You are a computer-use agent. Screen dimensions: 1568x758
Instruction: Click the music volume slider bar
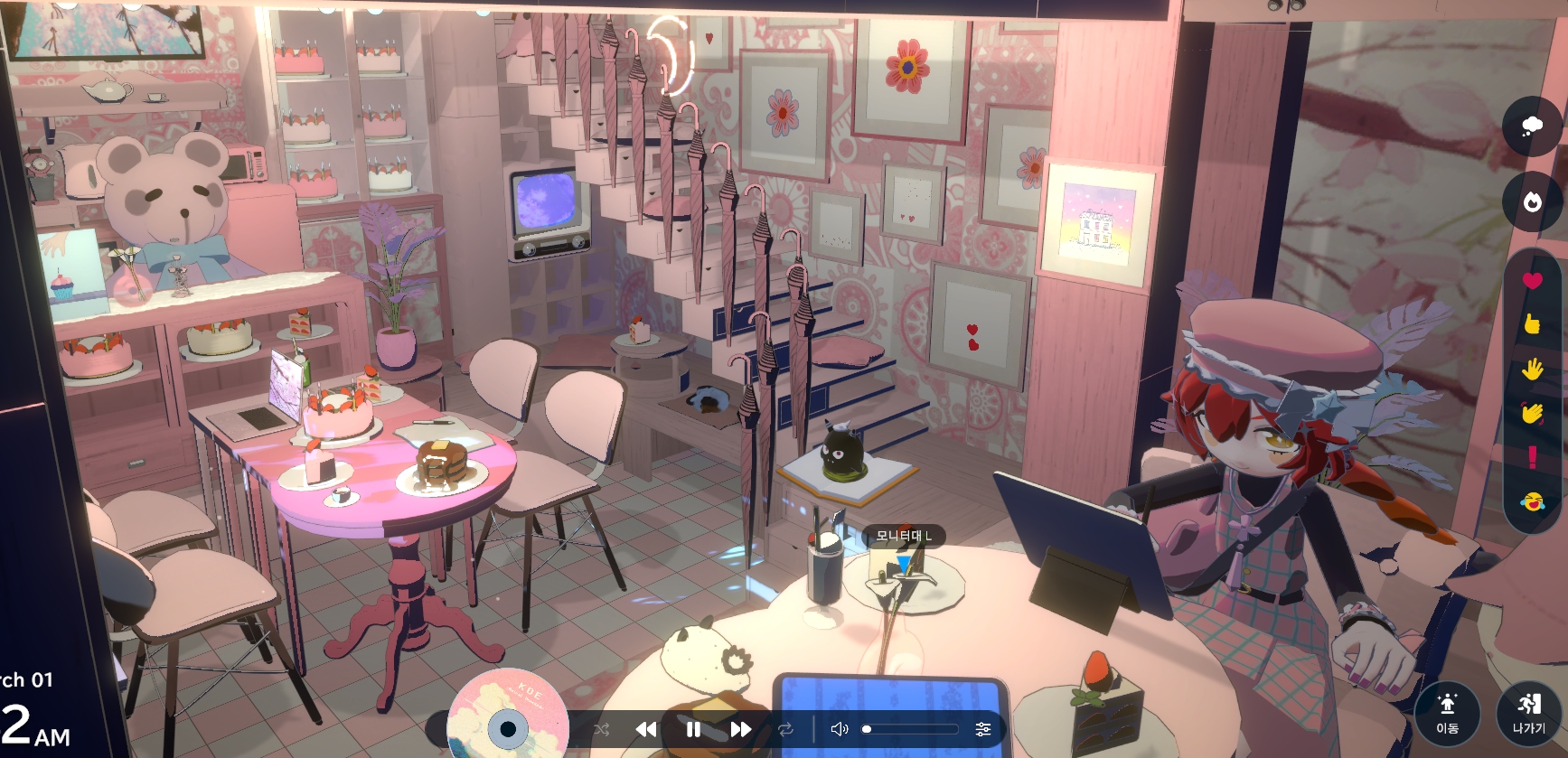coord(912,729)
